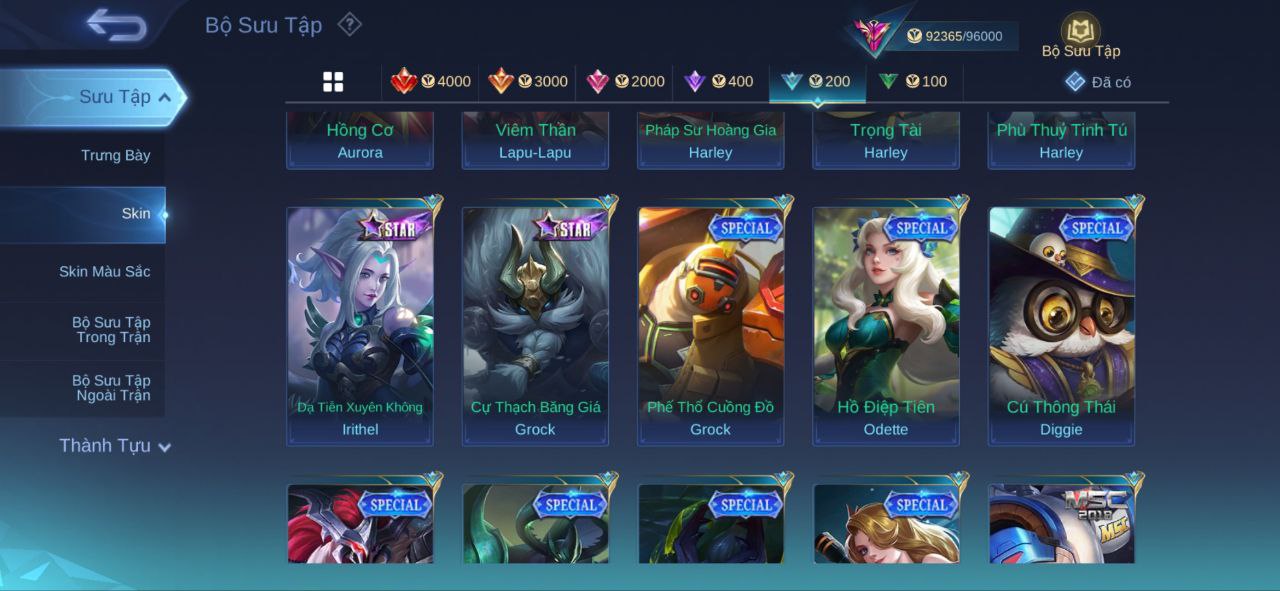The image size is (1280, 591).
Task: Toggle the Đã có owned filter
Action: (x=1098, y=82)
